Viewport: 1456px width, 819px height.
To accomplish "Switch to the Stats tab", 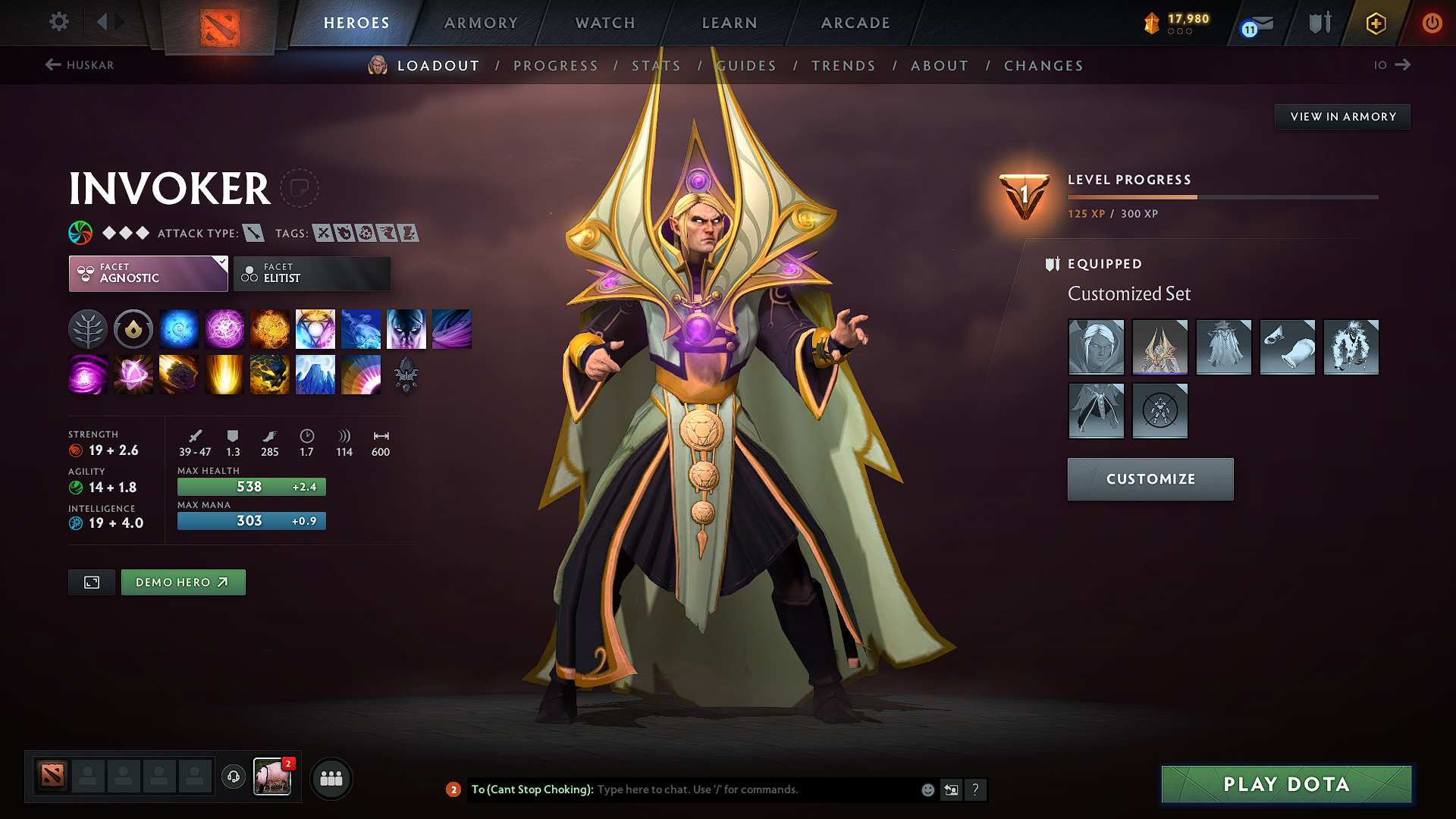I will [x=657, y=65].
